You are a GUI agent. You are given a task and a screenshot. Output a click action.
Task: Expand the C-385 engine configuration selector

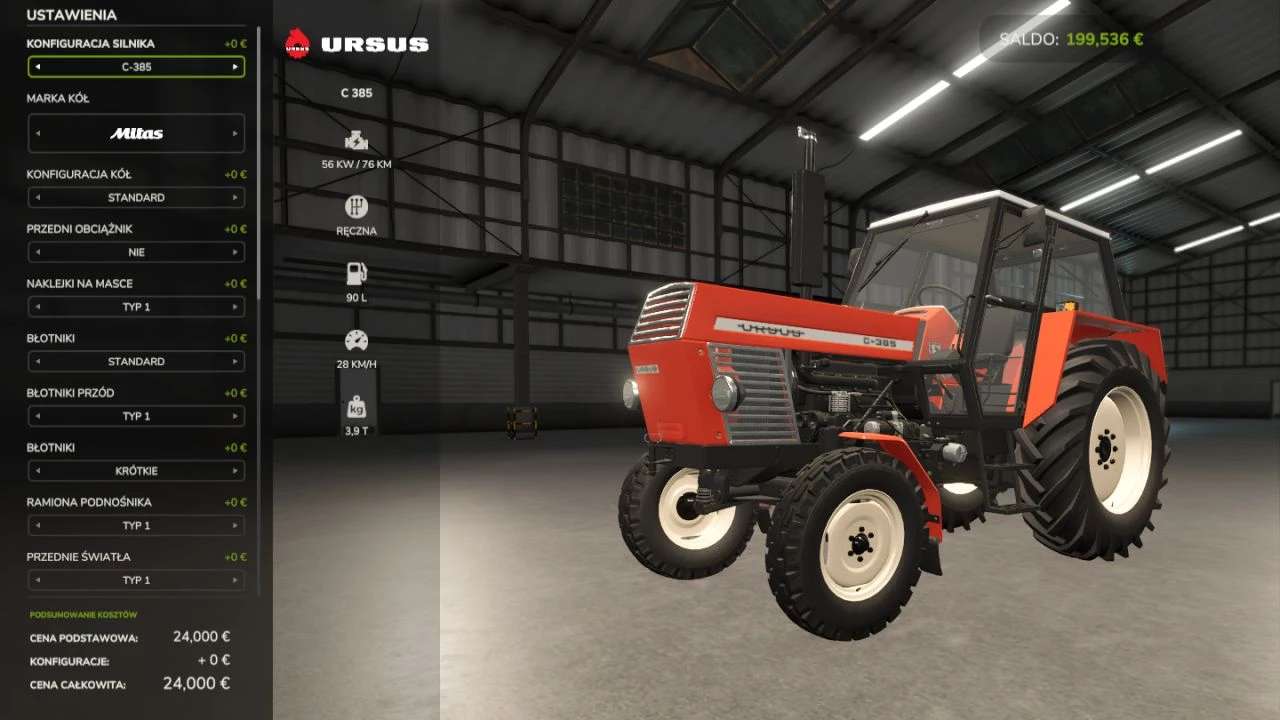pyautogui.click(x=137, y=66)
